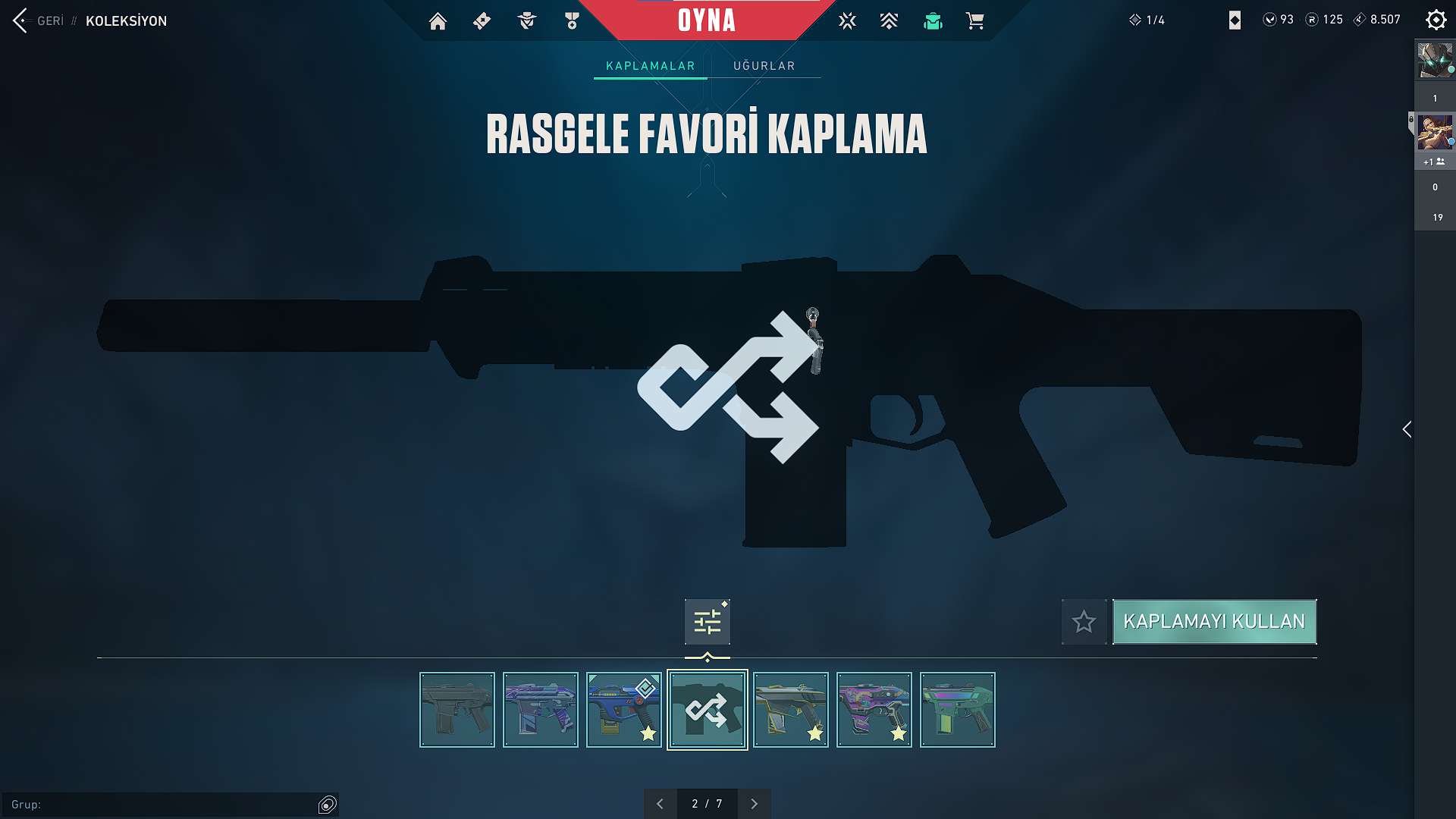This screenshot has height=819, width=1456.
Task: Expand the social panel arrow
Action: pyautogui.click(x=1407, y=429)
